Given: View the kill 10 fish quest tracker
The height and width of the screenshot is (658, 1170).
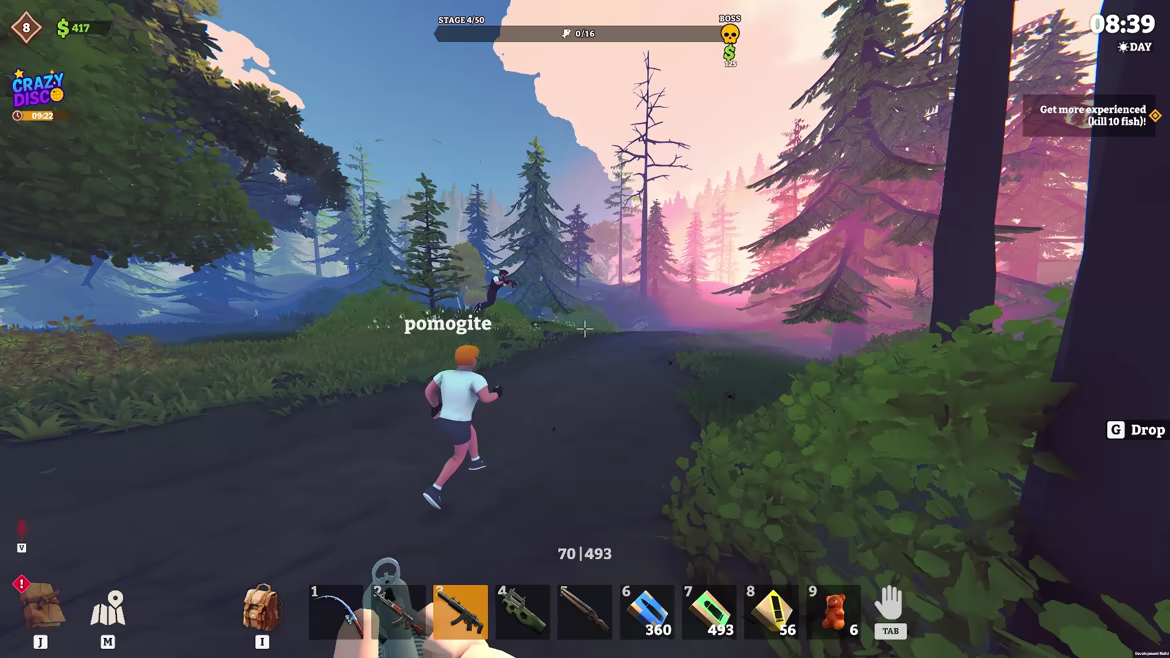Looking at the screenshot, I should (x=1091, y=116).
